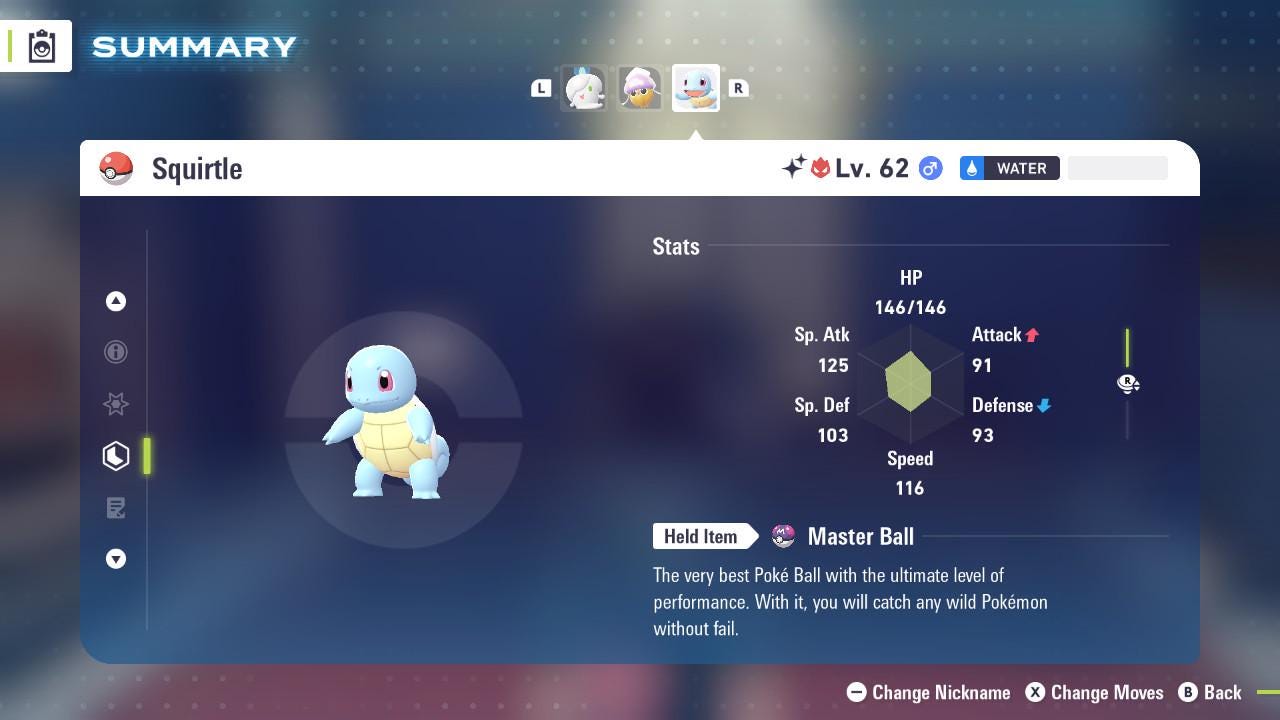The height and width of the screenshot is (720, 1280).
Task: Go back from the summary screen
Action: point(1210,692)
